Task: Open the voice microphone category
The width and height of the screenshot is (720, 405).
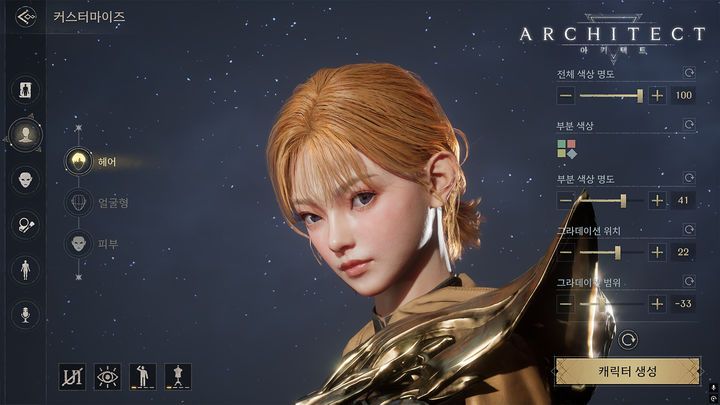Action: pyautogui.click(x=25, y=315)
